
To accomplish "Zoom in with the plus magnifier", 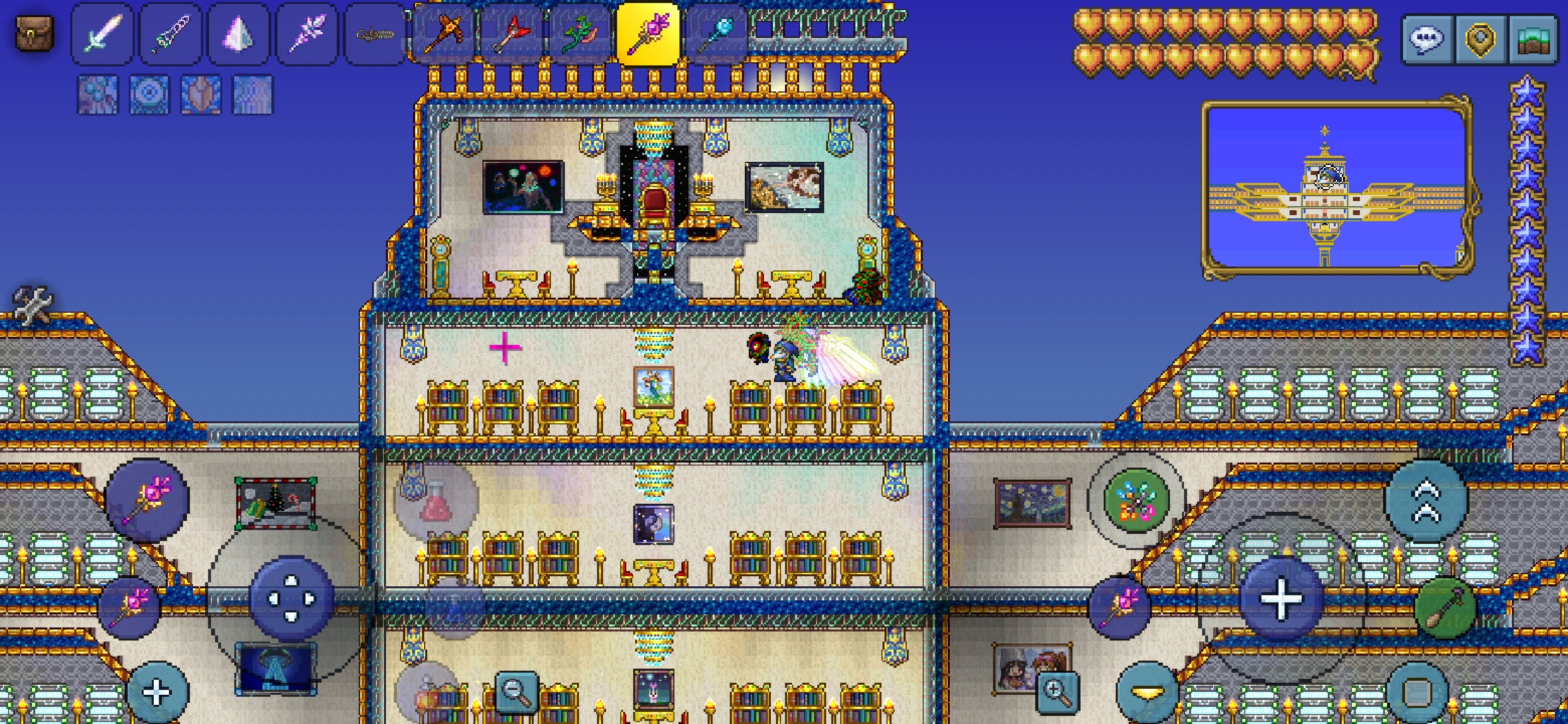I will 1057,692.
